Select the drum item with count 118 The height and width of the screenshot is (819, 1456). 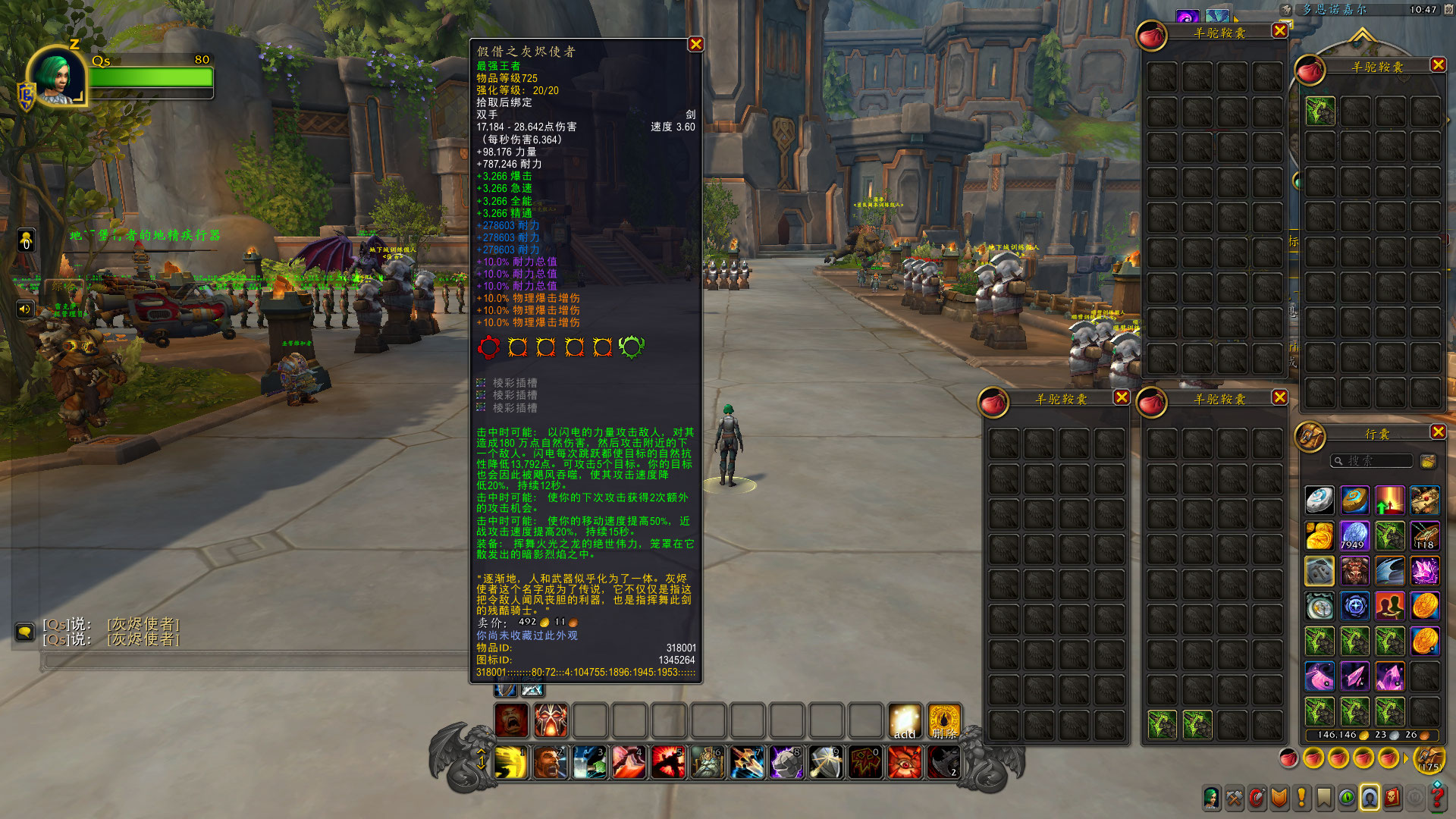(1425, 535)
